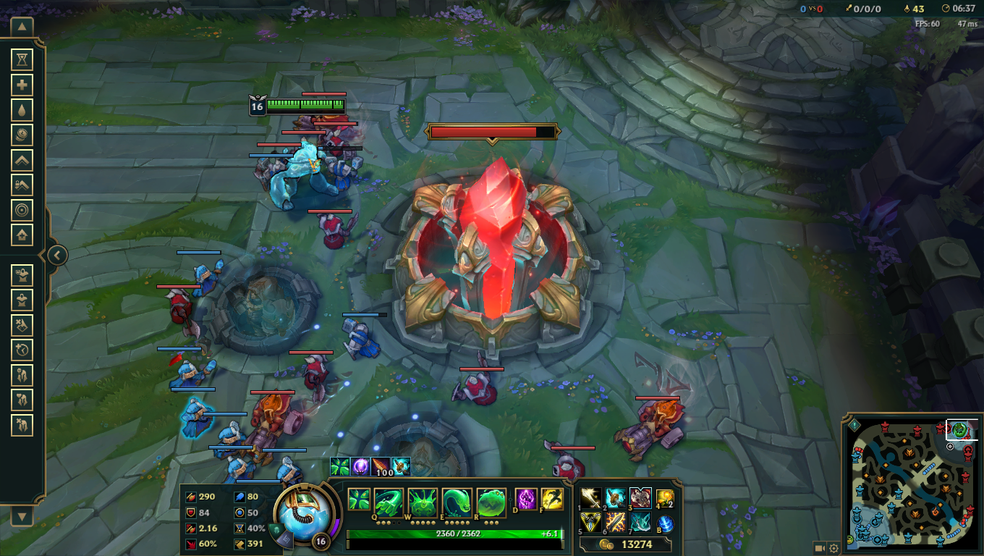
Task: Toggle the camera lock button
Action: click(820, 548)
